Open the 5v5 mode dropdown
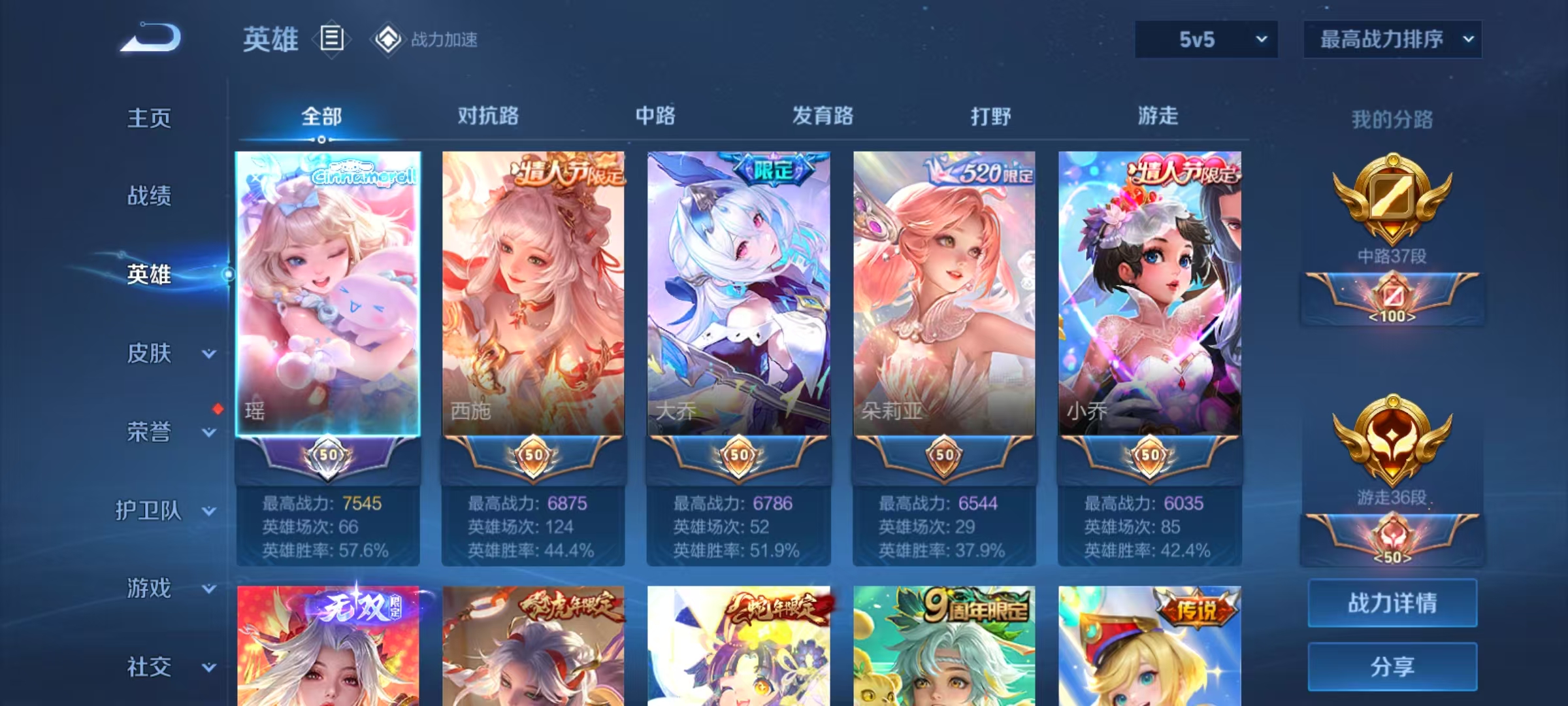 [1206, 39]
